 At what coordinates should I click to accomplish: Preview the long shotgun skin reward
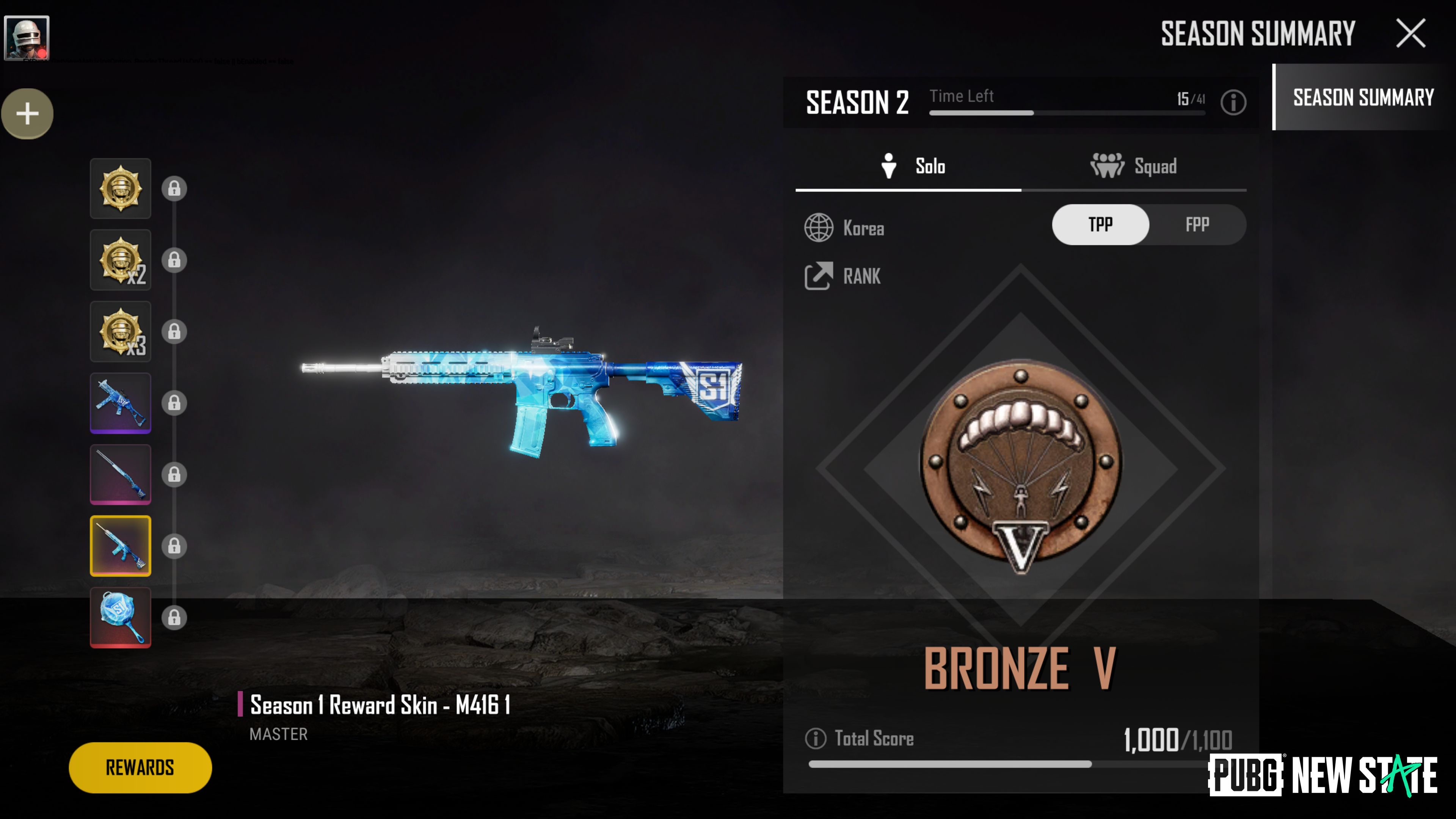click(121, 474)
